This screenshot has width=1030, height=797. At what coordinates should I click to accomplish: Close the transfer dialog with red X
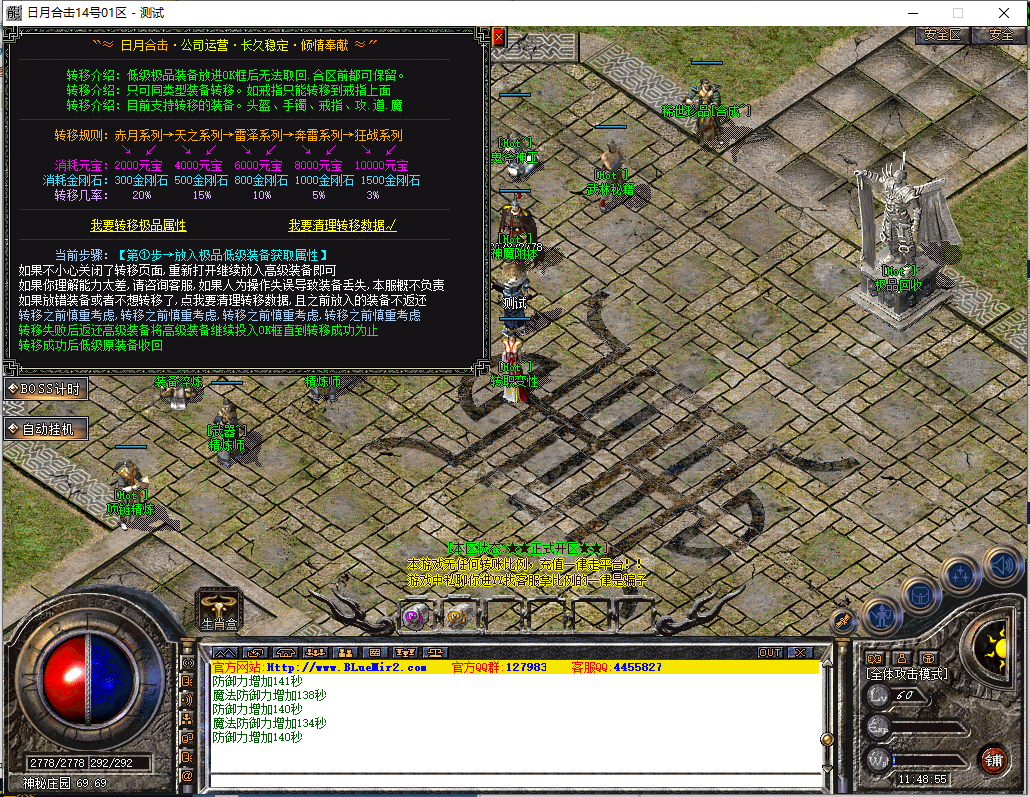tap(498, 37)
